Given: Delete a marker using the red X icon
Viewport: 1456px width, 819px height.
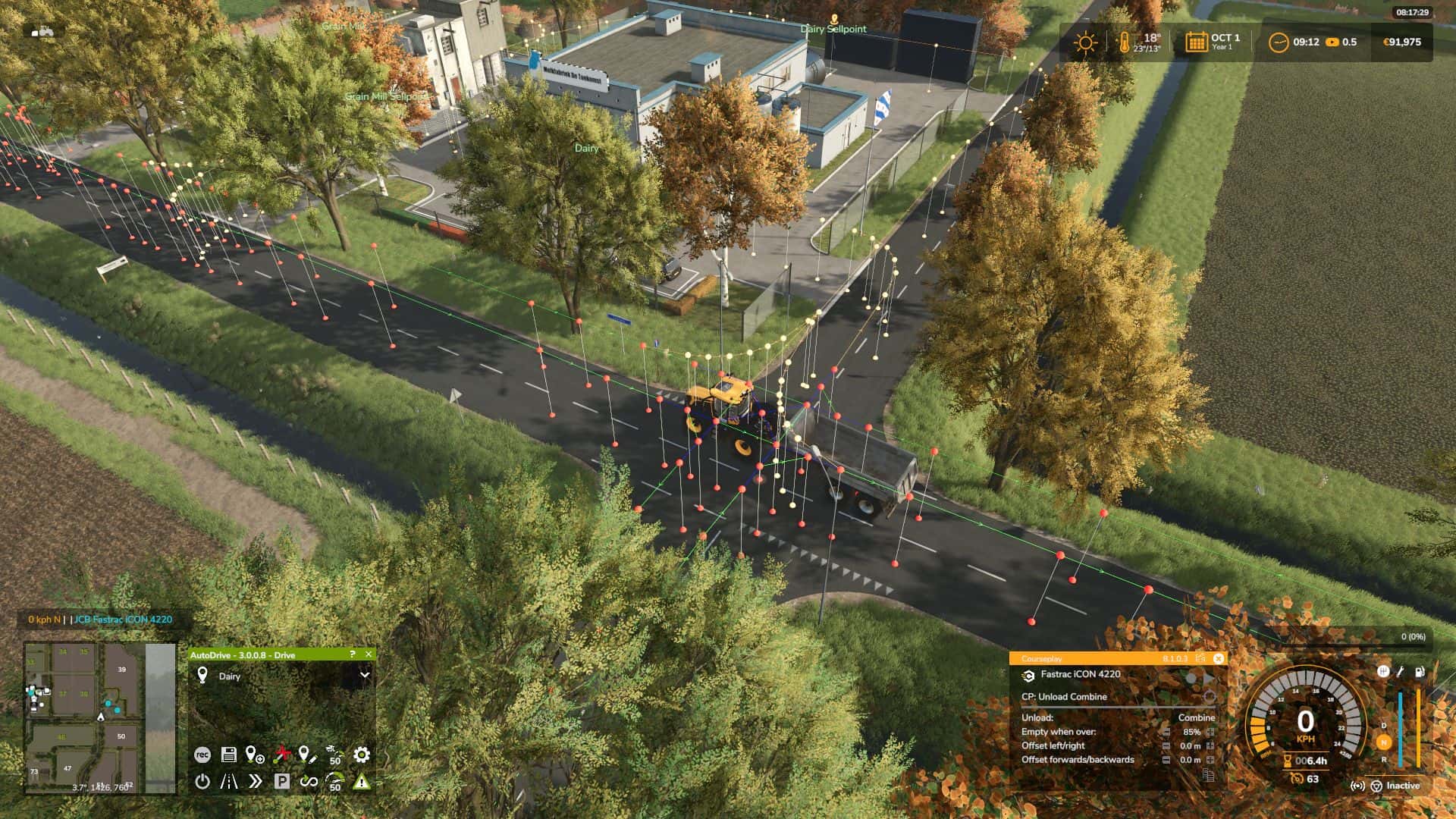Looking at the screenshot, I should [x=281, y=754].
